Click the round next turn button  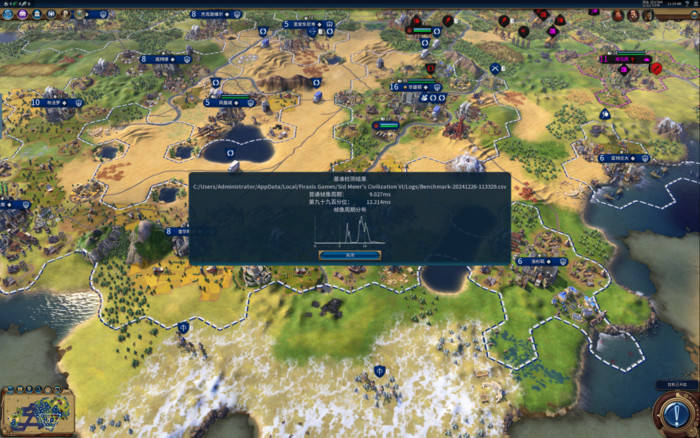[673, 412]
